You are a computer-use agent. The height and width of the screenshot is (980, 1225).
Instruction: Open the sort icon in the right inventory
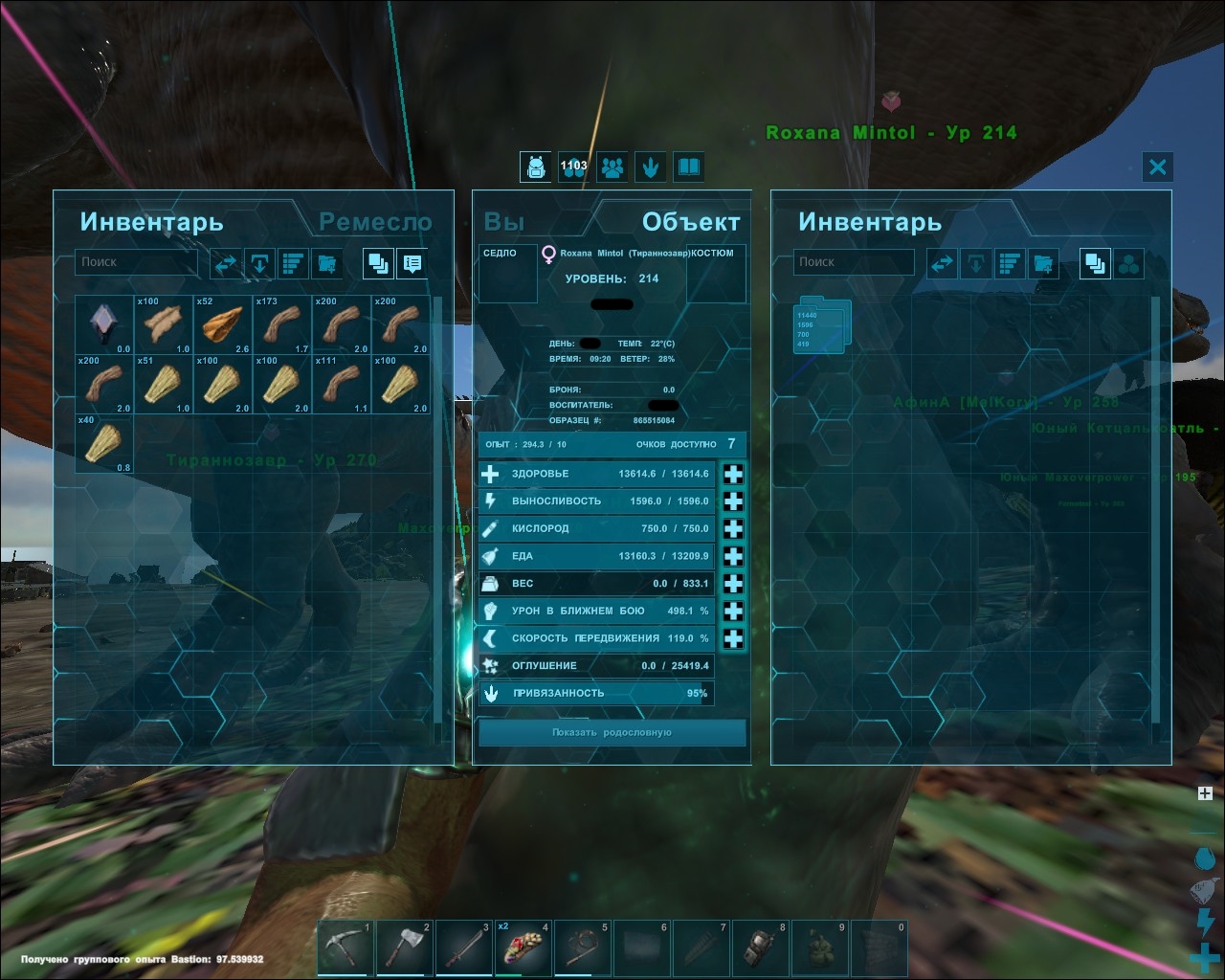click(x=1010, y=262)
